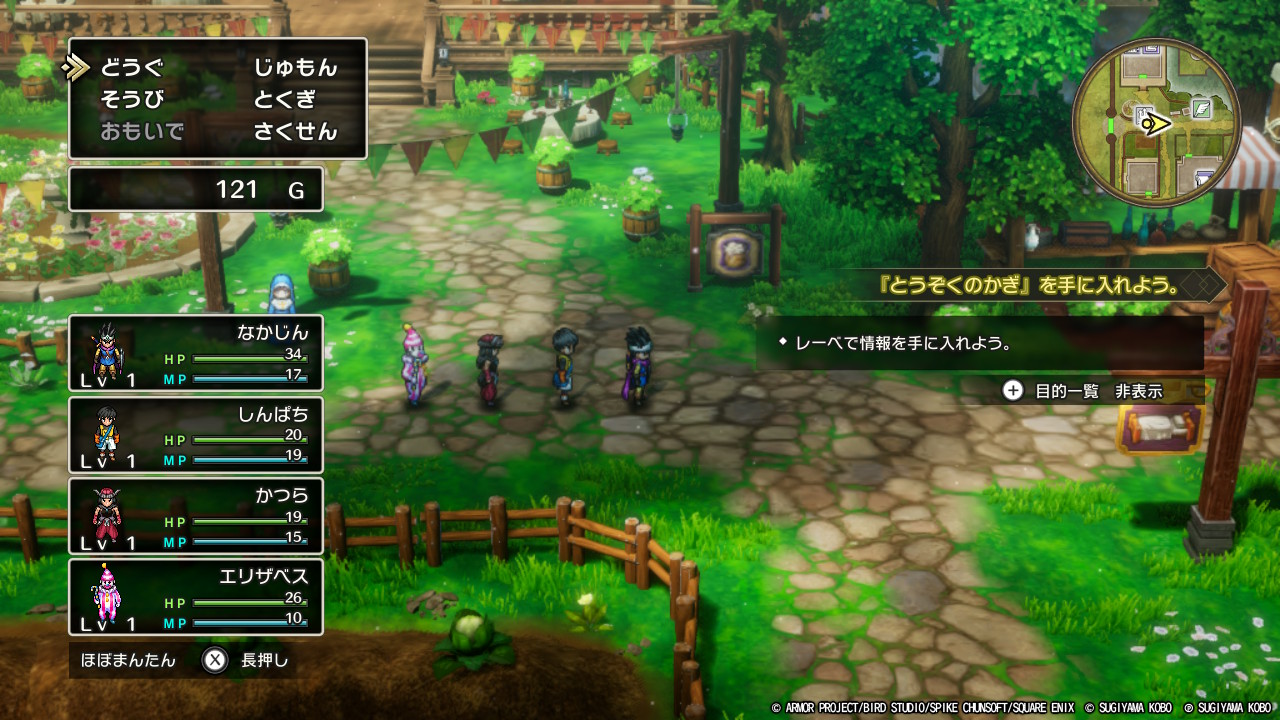Select かつら's party status panel
1280x720 pixels.
(196, 517)
